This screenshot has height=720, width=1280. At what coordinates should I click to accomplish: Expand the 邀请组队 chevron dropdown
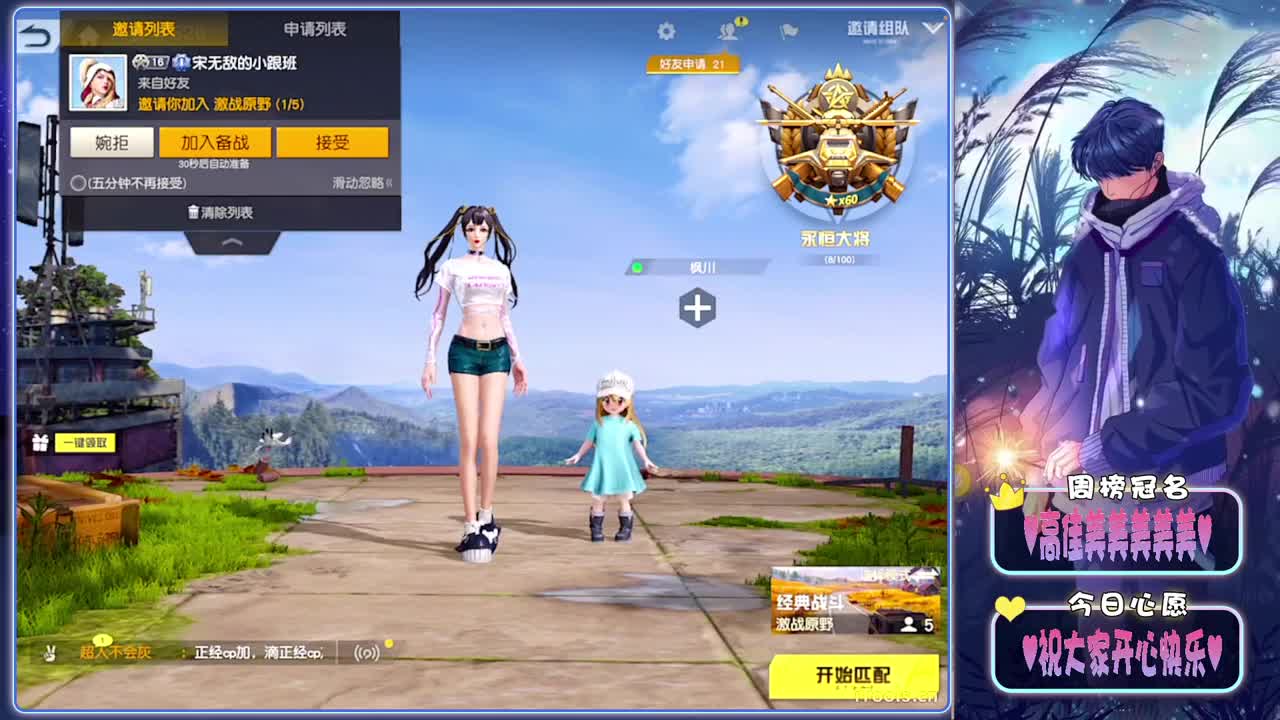(933, 29)
